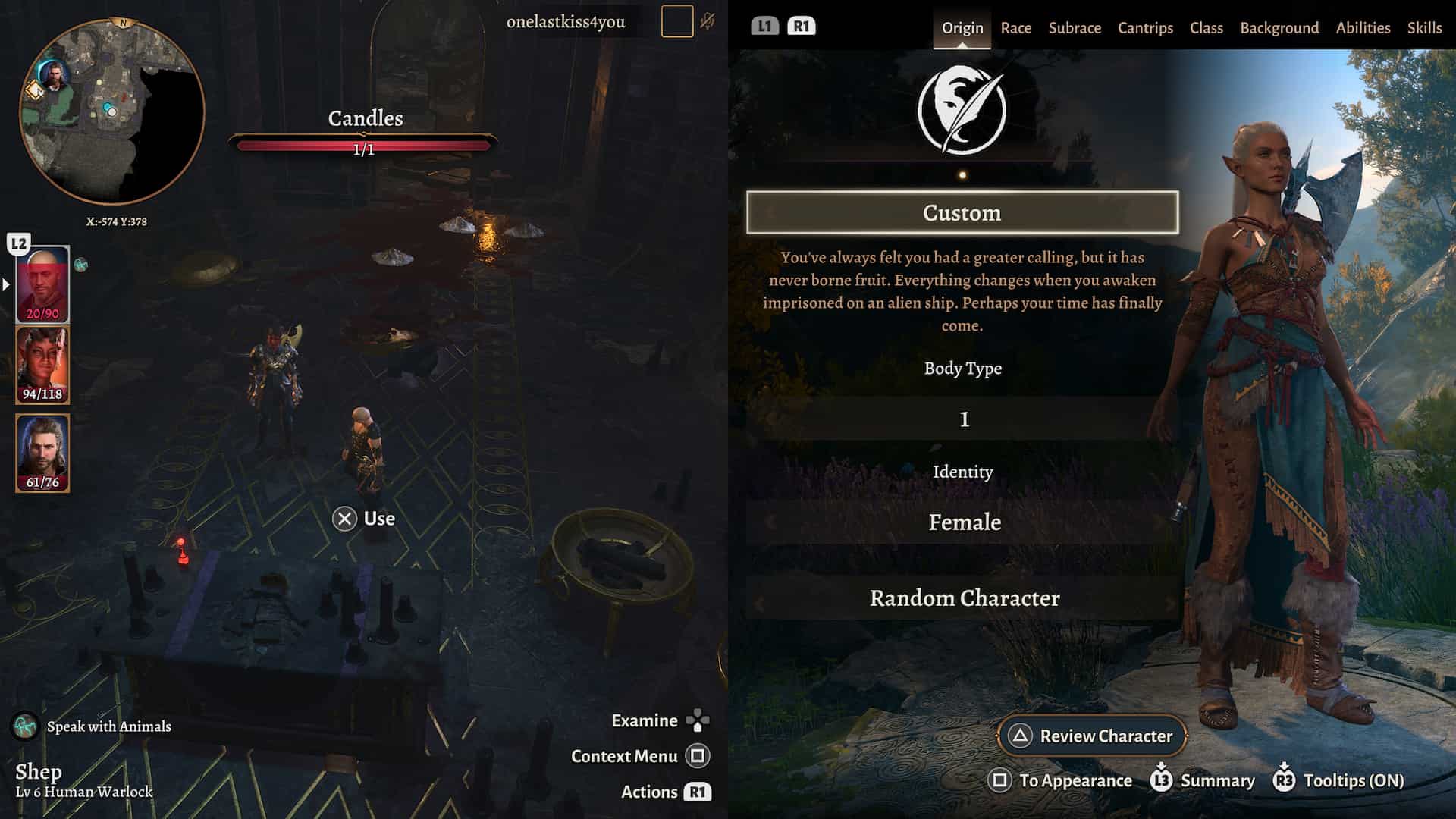The image size is (1456, 819).
Task: Click the Speak with Animals status icon
Action: 24,726
